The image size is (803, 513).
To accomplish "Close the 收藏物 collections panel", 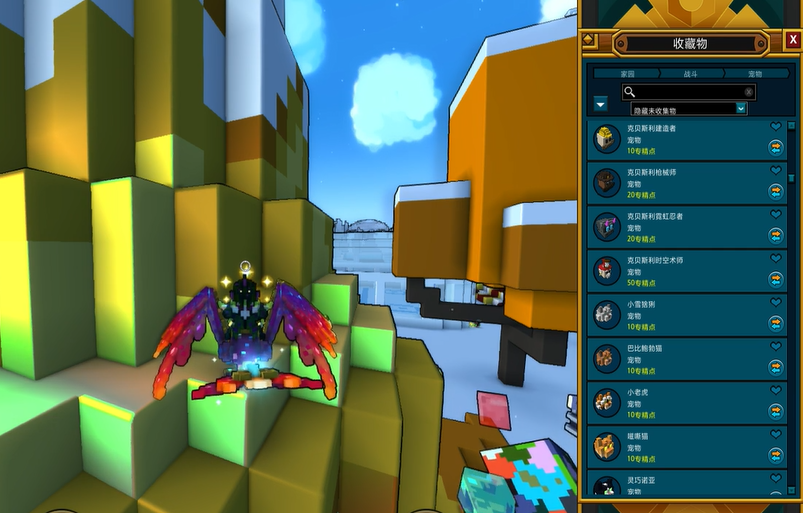I will [793, 40].
